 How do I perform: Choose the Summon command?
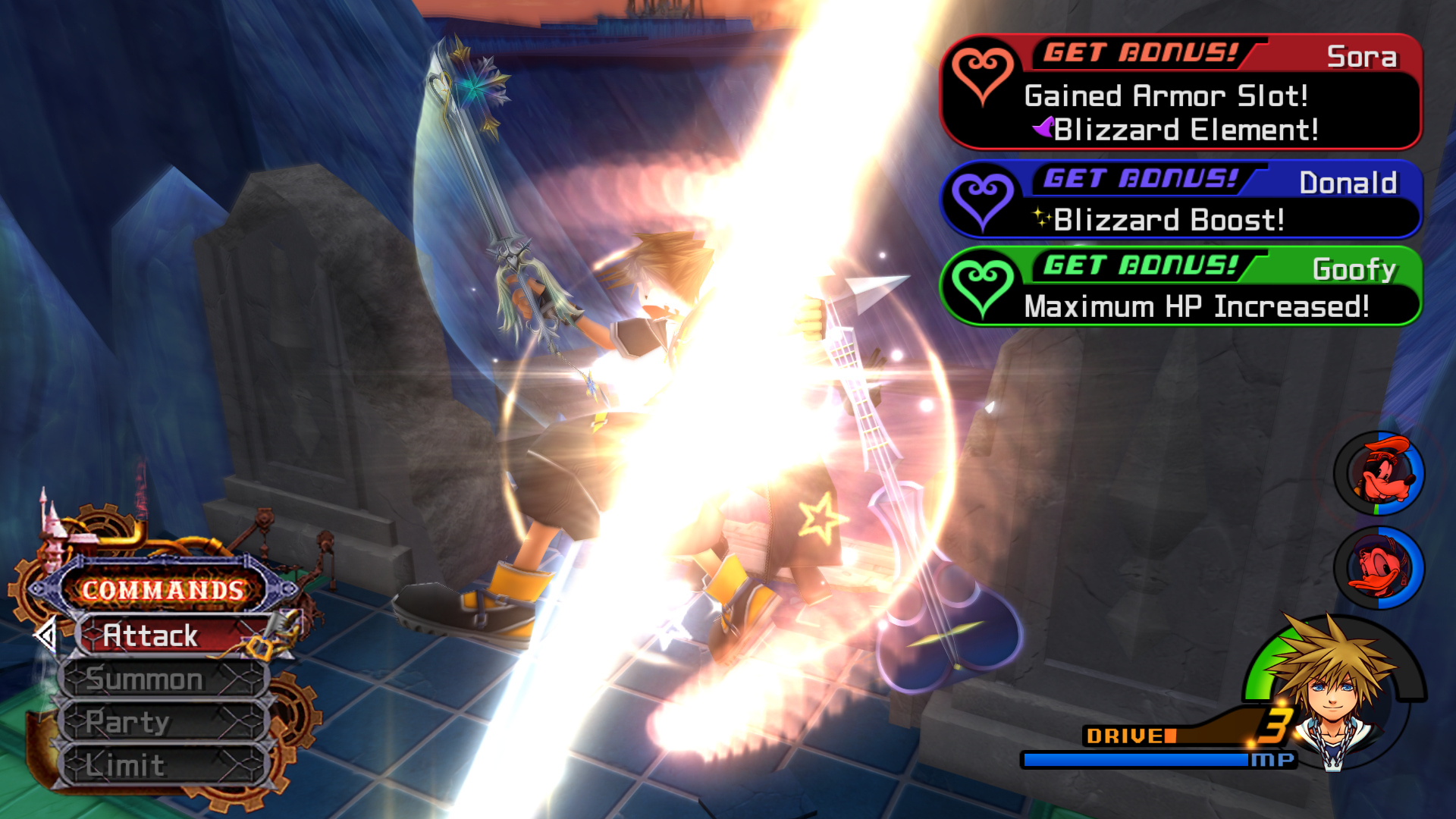tap(164, 679)
